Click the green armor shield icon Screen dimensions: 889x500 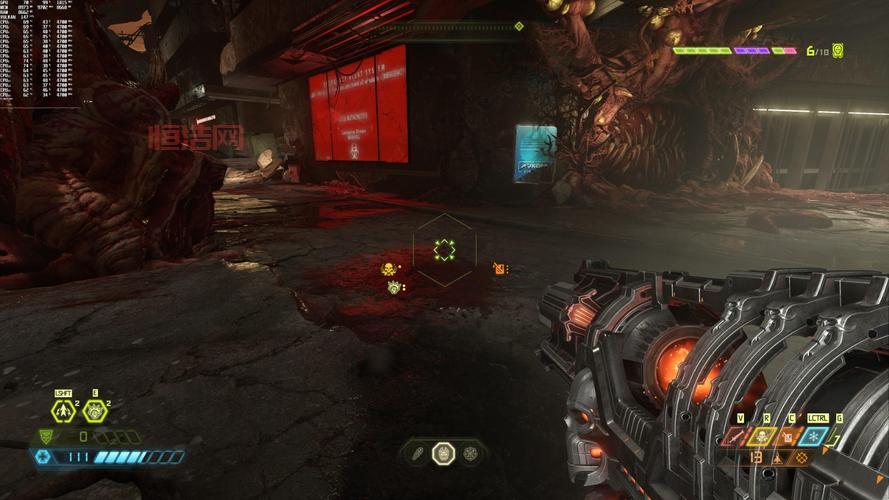(x=48, y=436)
